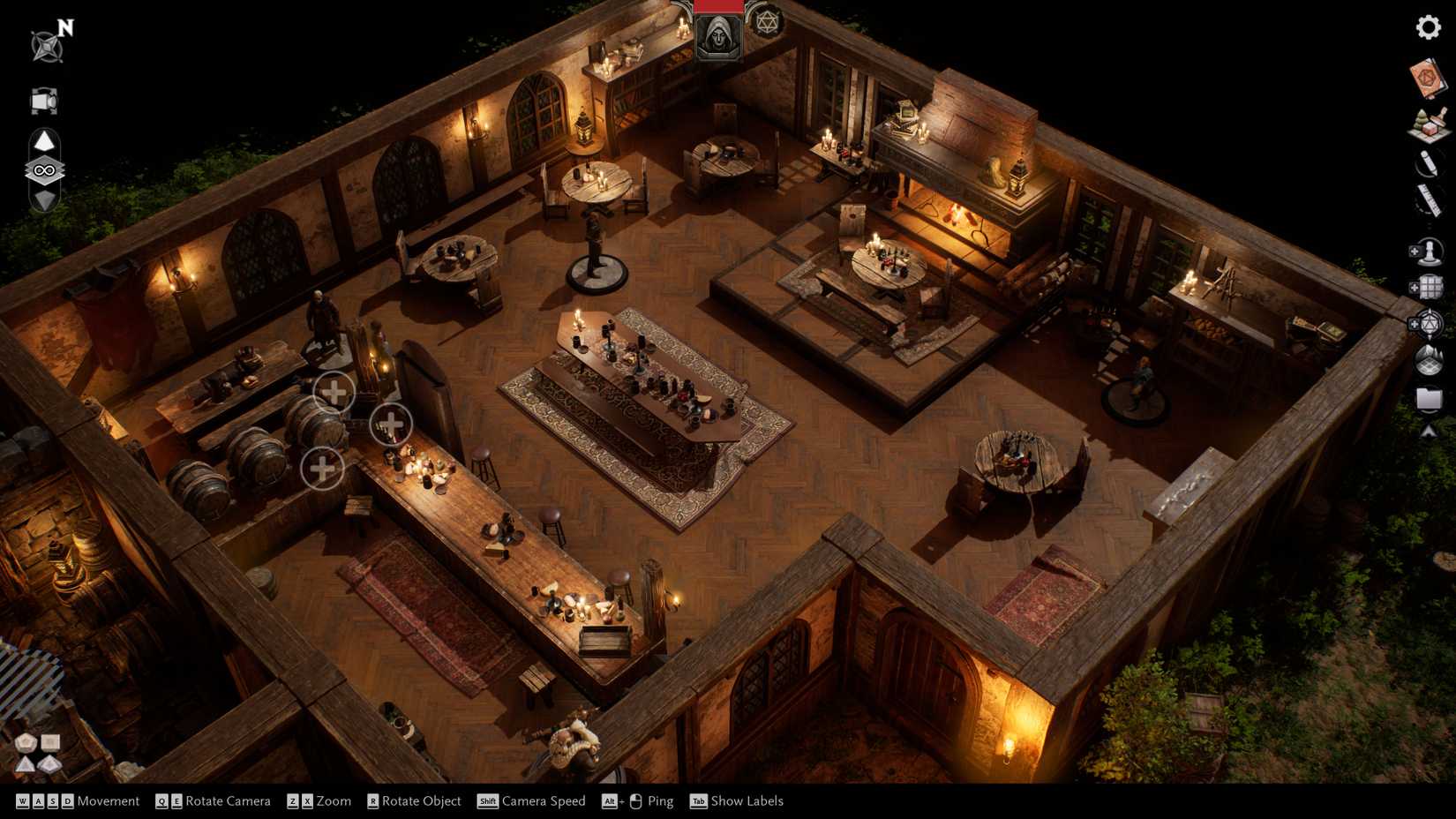Viewport: 1456px width, 819px height.
Task: Open the add tiles grid panel
Action: coord(1426,288)
